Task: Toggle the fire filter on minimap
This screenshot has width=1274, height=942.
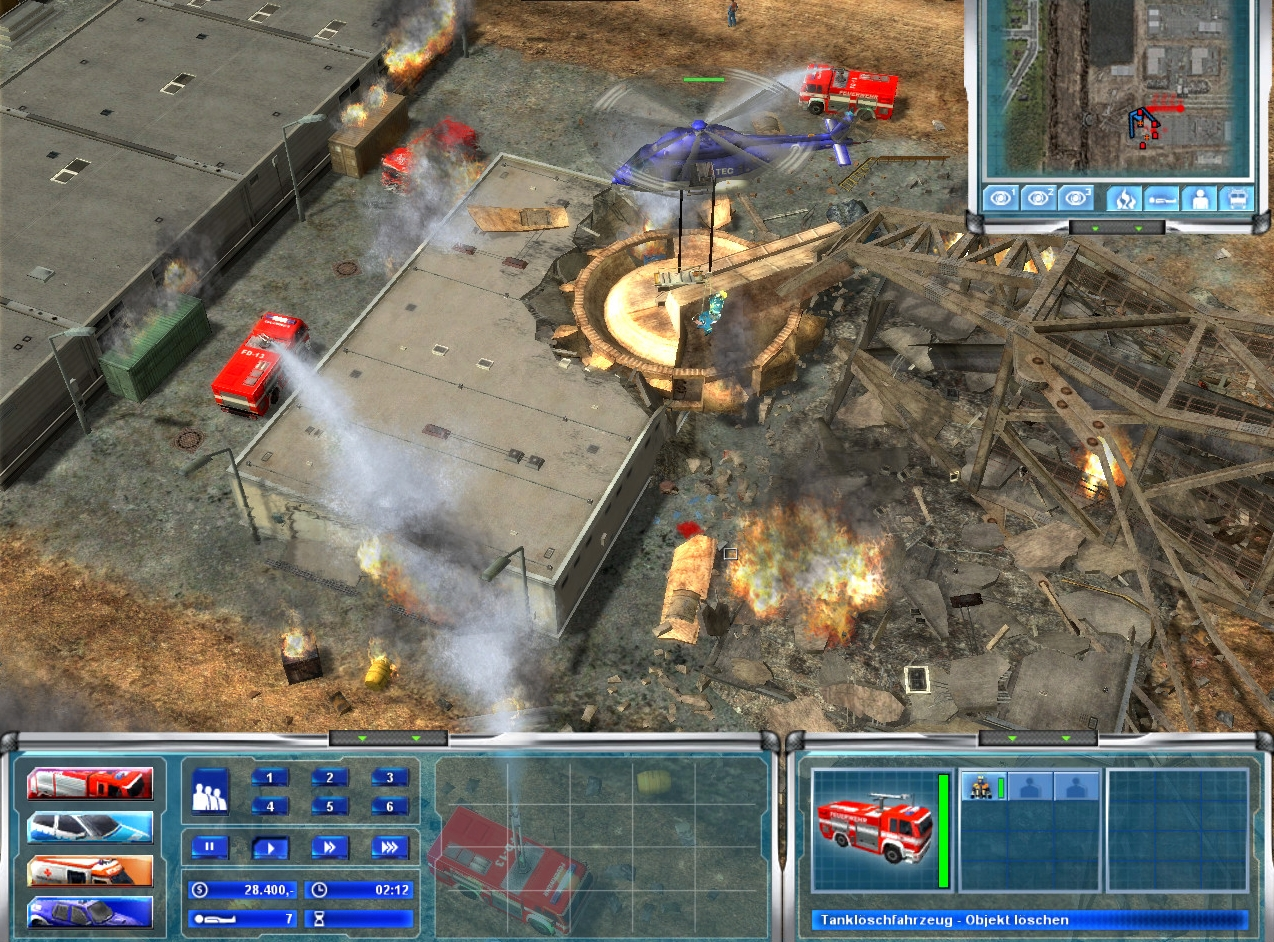Action: pos(1123,198)
